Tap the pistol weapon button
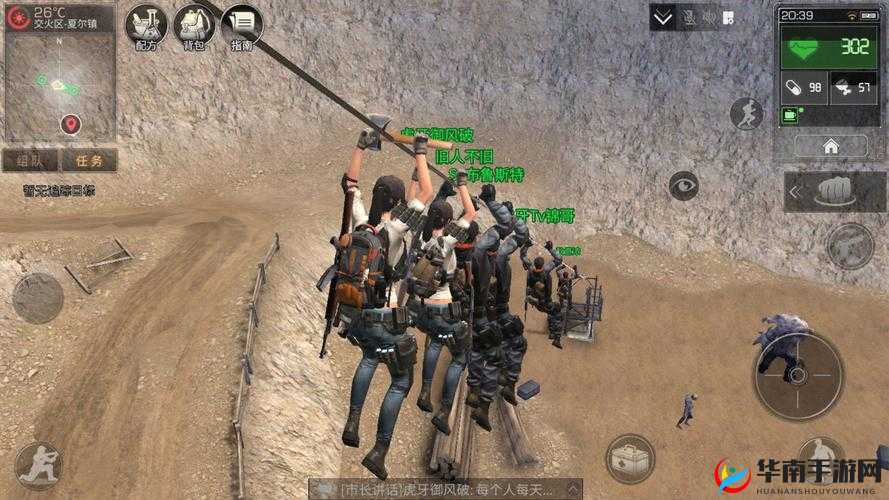The width and height of the screenshot is (889, 500). (848, 245)
